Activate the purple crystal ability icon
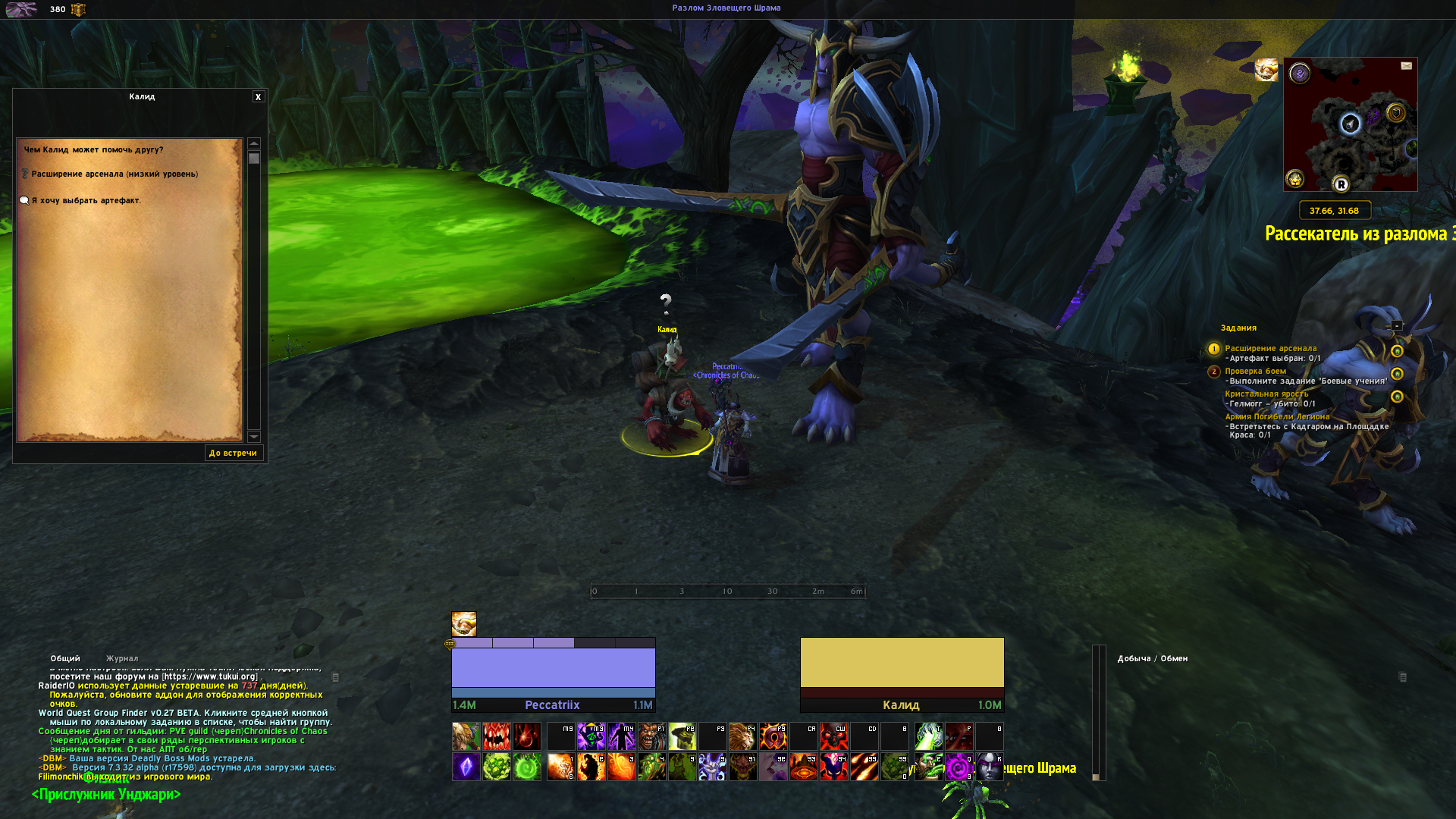The image size is (1456, 819). tap(466, 767)
